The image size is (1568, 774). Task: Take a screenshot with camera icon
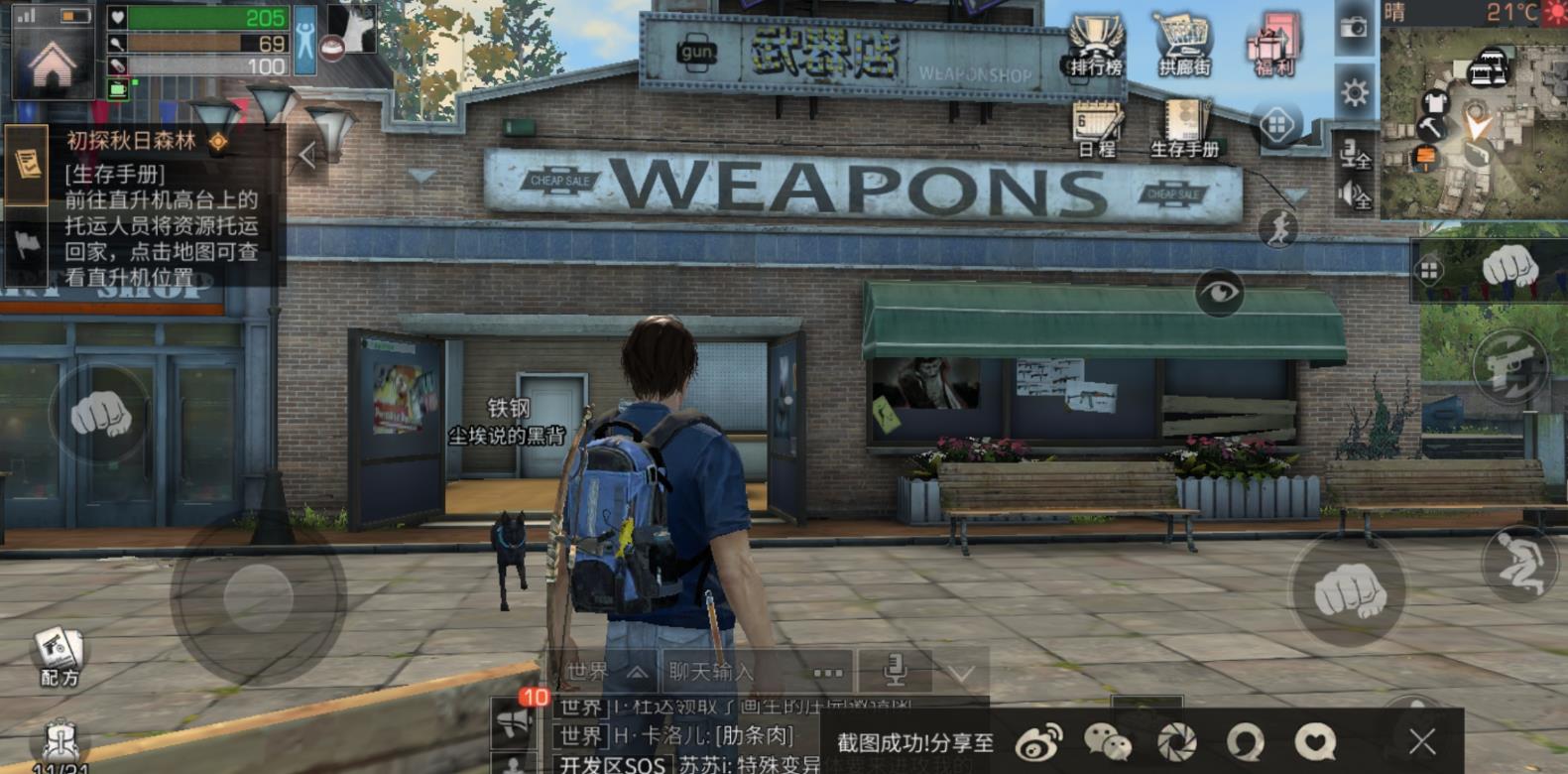pos(1354,28)
